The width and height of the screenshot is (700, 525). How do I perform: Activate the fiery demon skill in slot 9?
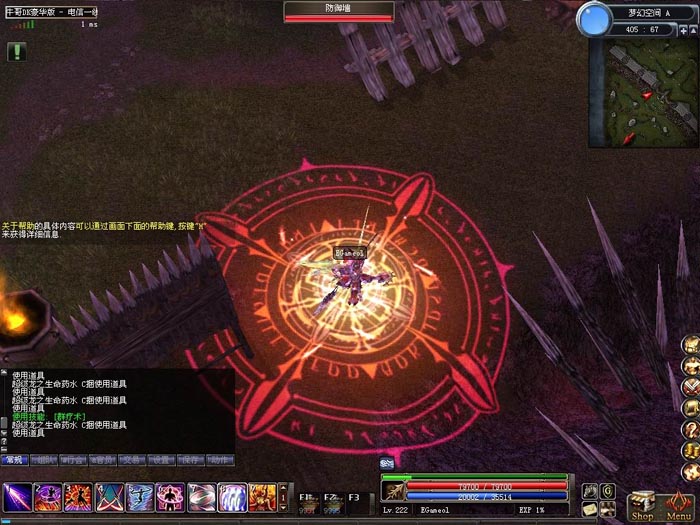[x=263, y=496]
